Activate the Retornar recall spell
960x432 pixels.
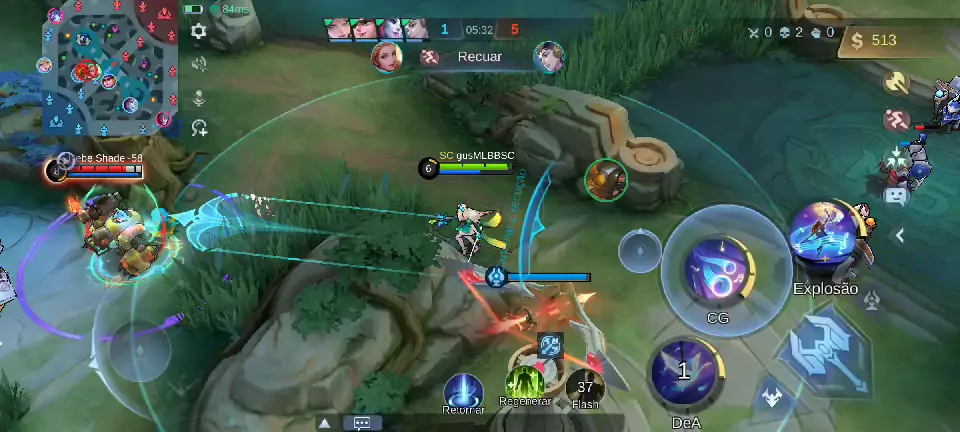(x=463, y=389)
